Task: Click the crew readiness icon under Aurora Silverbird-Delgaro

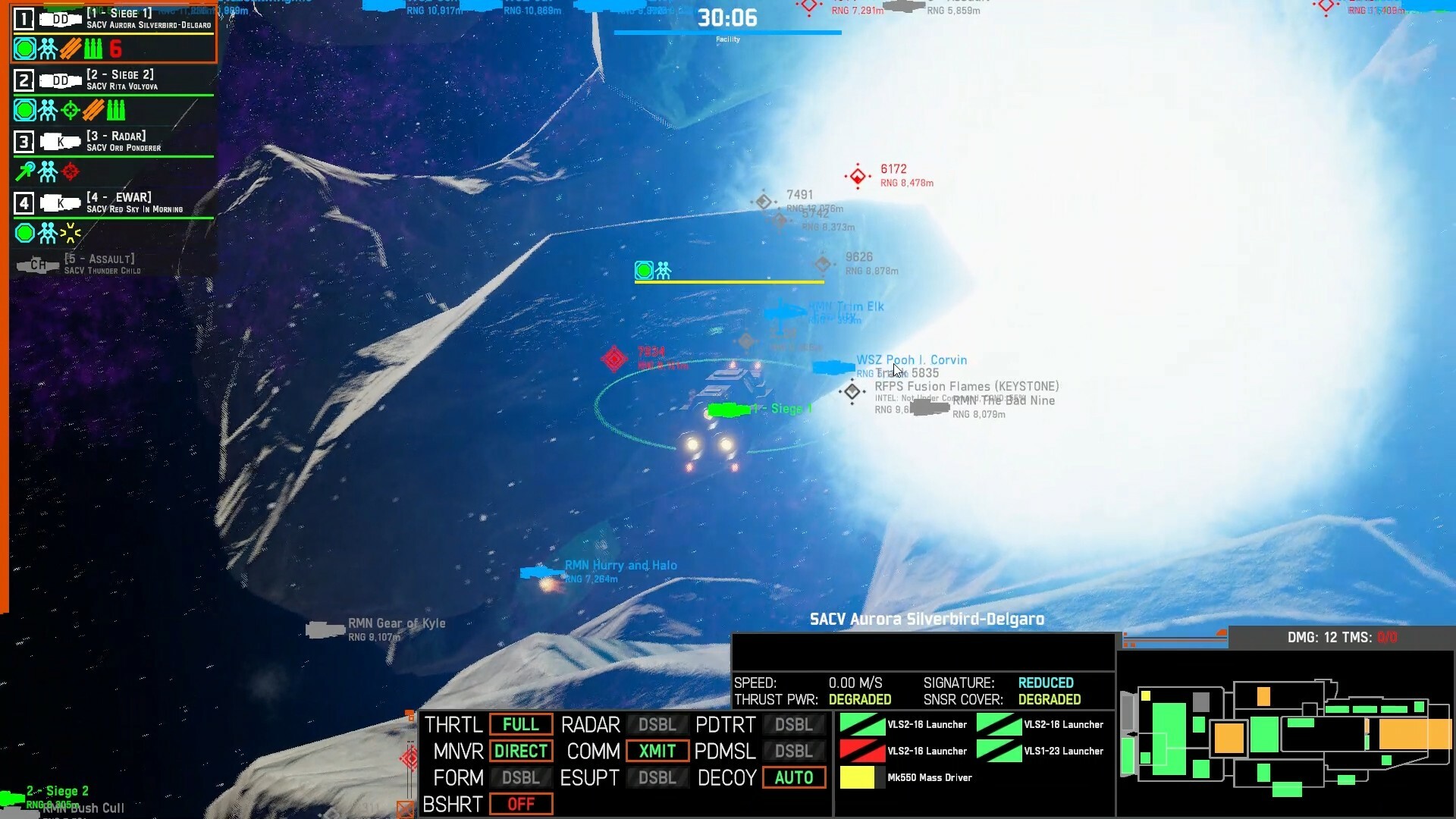Action: point(47,49)
